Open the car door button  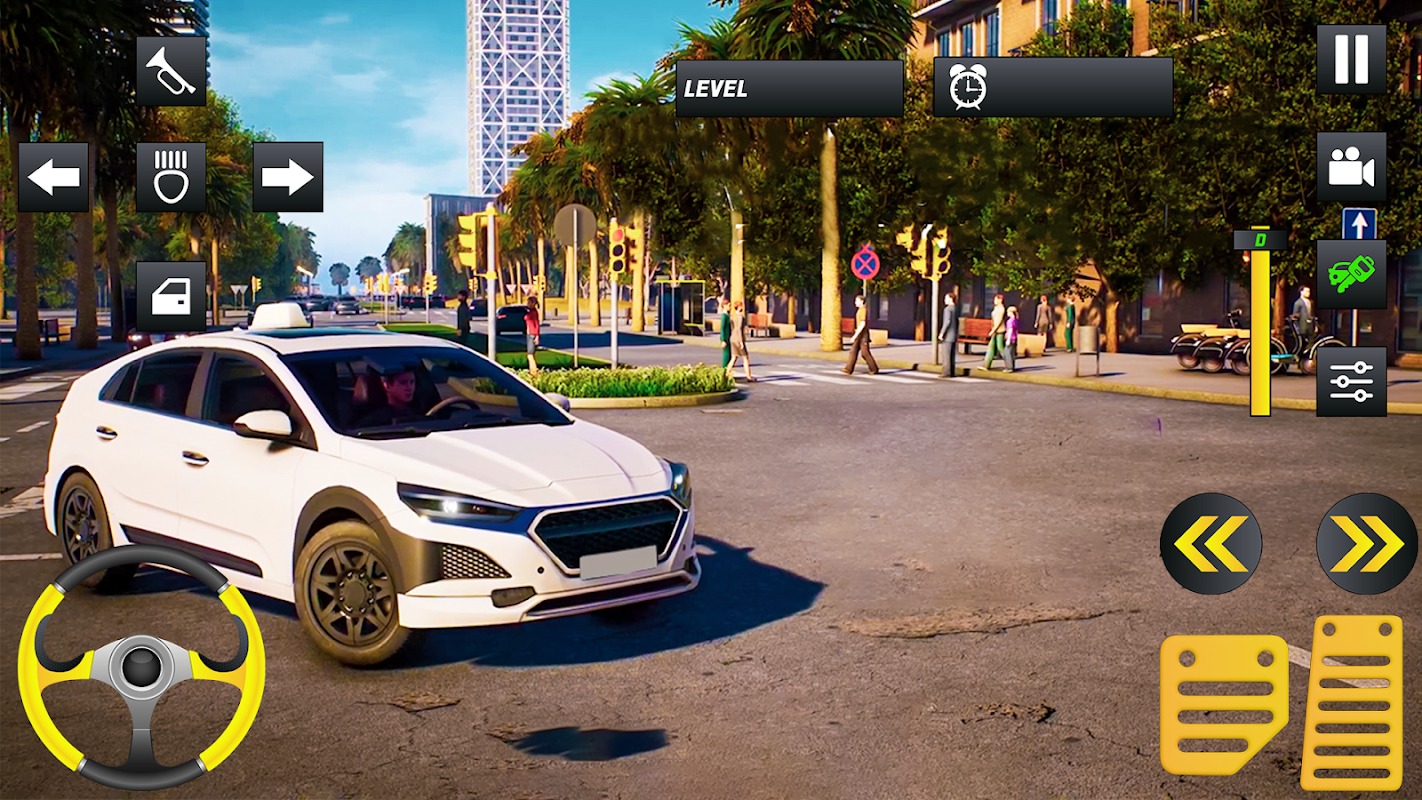pyautogui.click(x=171, y=296)
